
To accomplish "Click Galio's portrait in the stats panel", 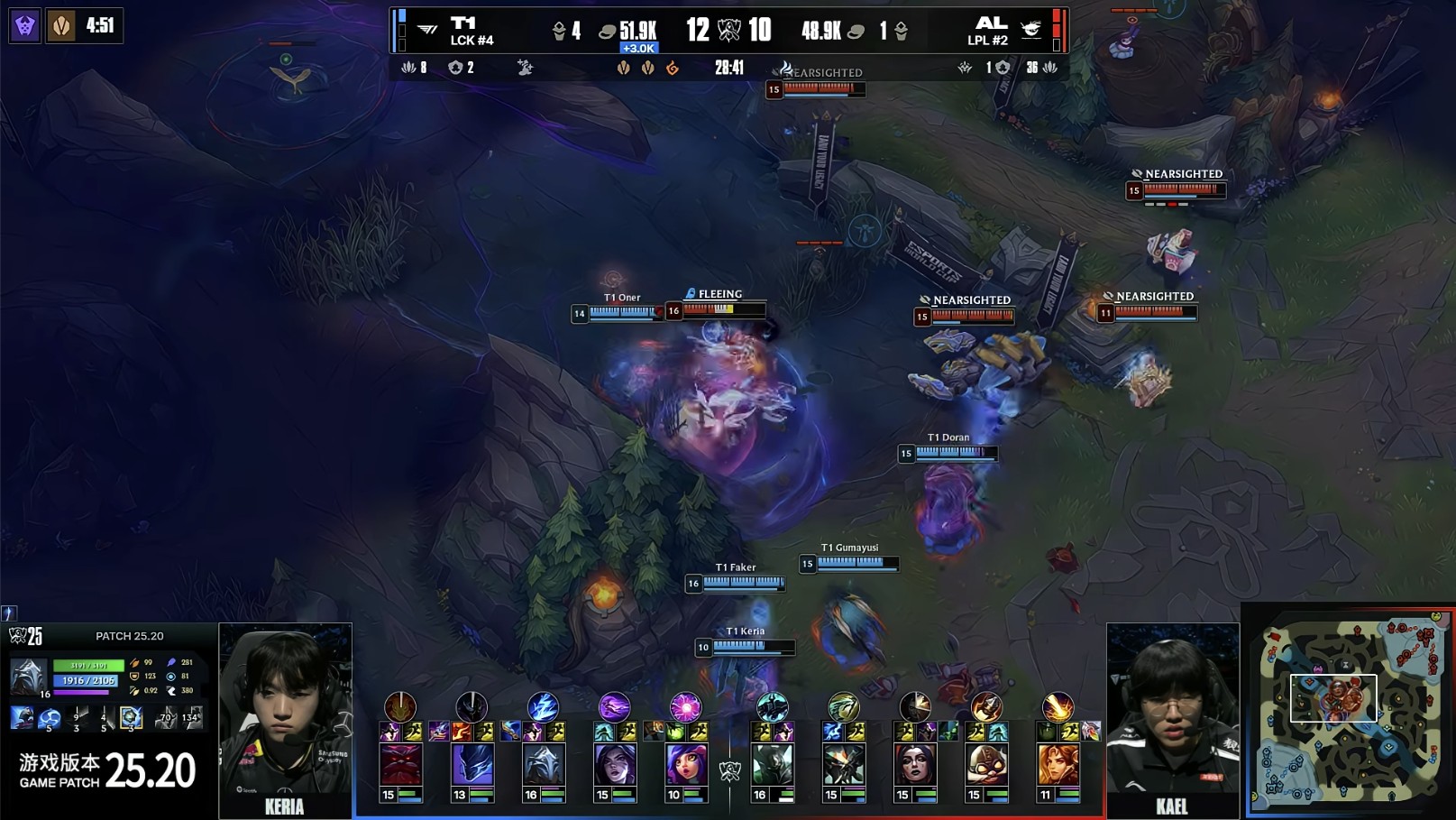I will click(28, 677).
